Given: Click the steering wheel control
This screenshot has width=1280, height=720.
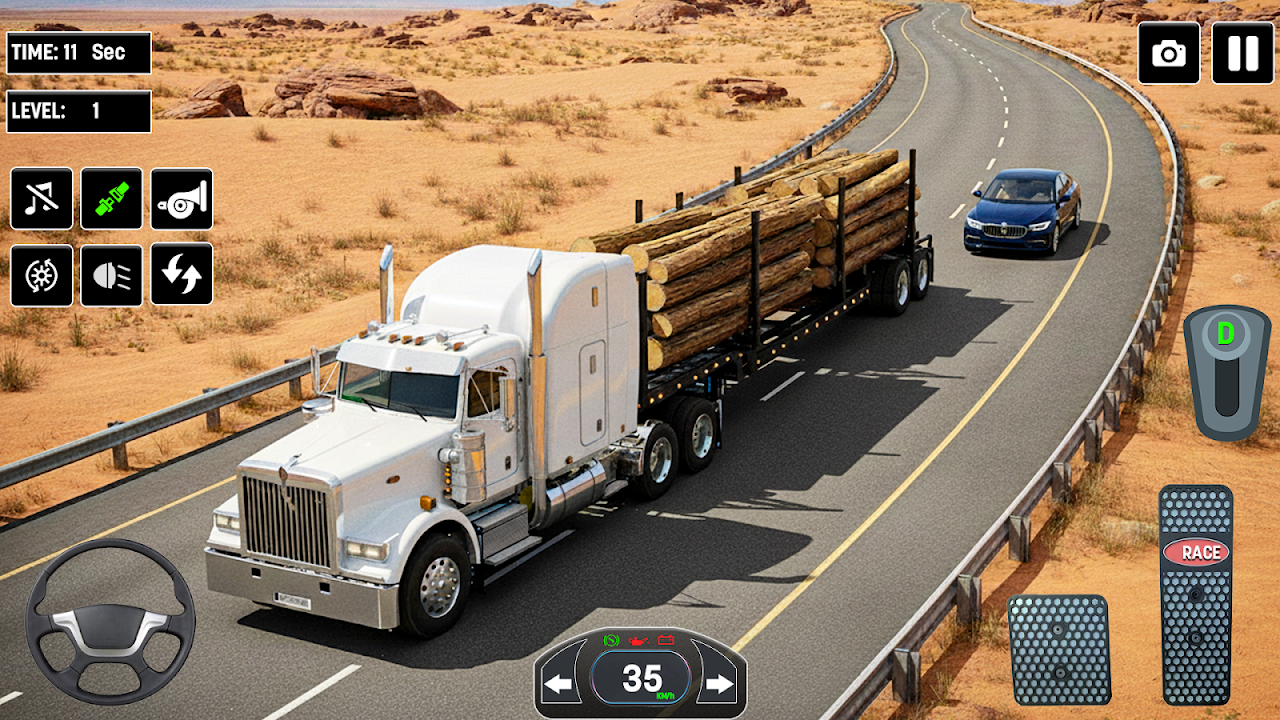Looking at the screenshot, I should (110, 621).
